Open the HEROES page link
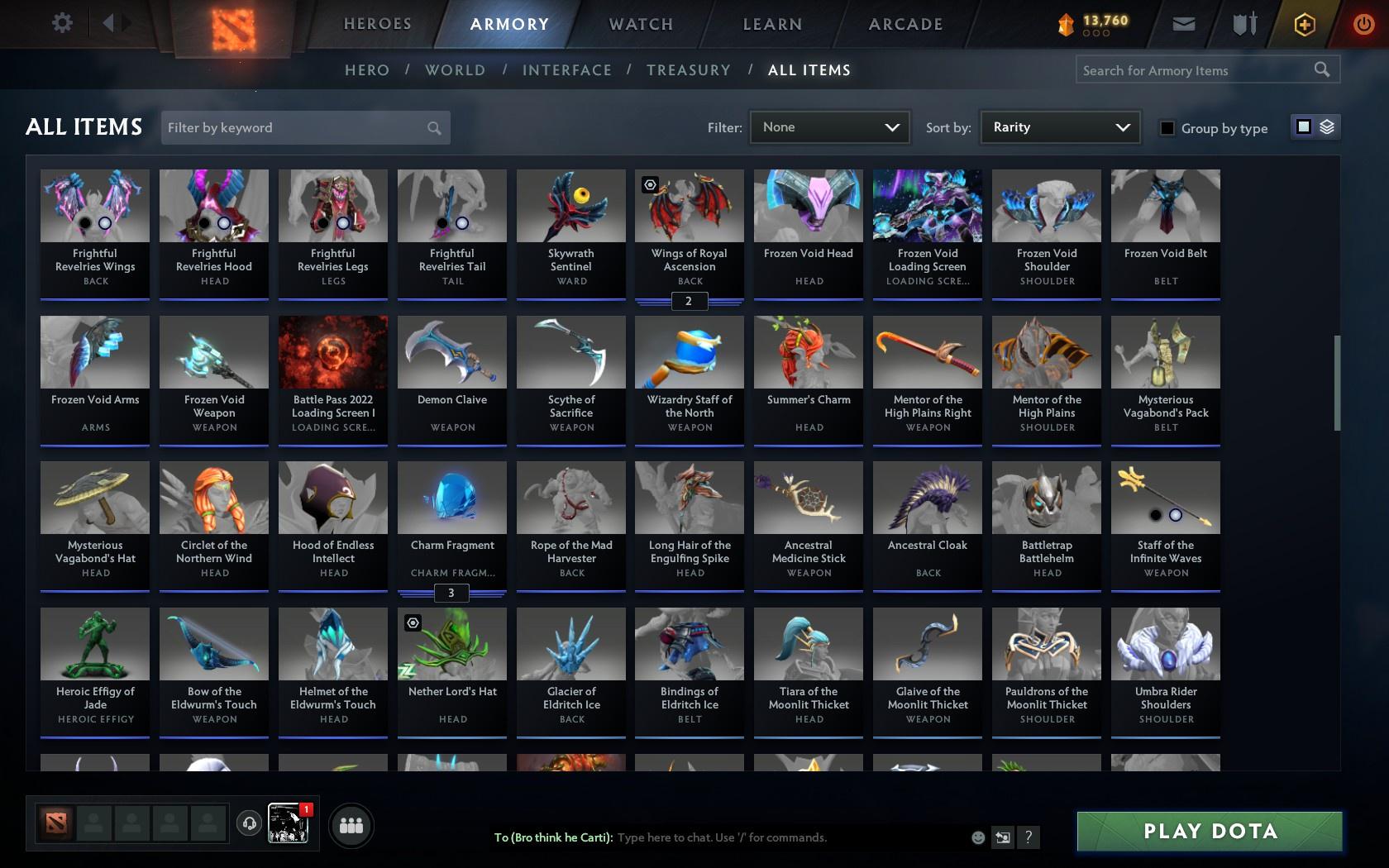Image resolution: width=1389 pixels, height=868 pixels. 377,24
